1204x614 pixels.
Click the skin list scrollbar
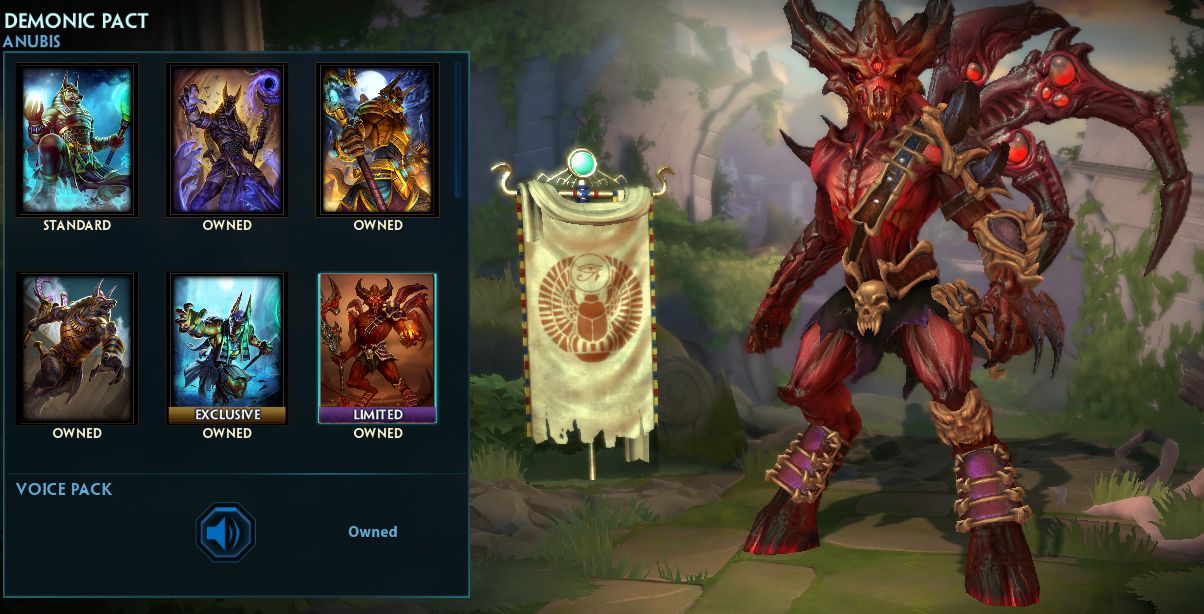point(458,130)
